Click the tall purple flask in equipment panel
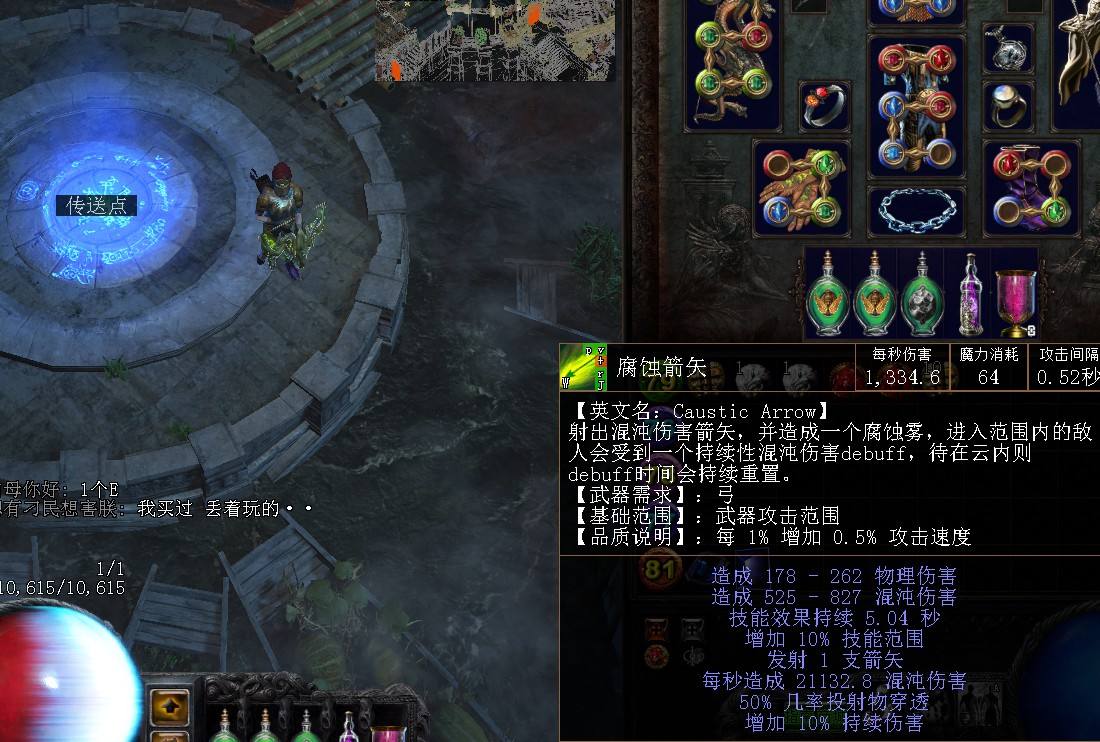Viewport: 1100px width, 742px height. 968,293
